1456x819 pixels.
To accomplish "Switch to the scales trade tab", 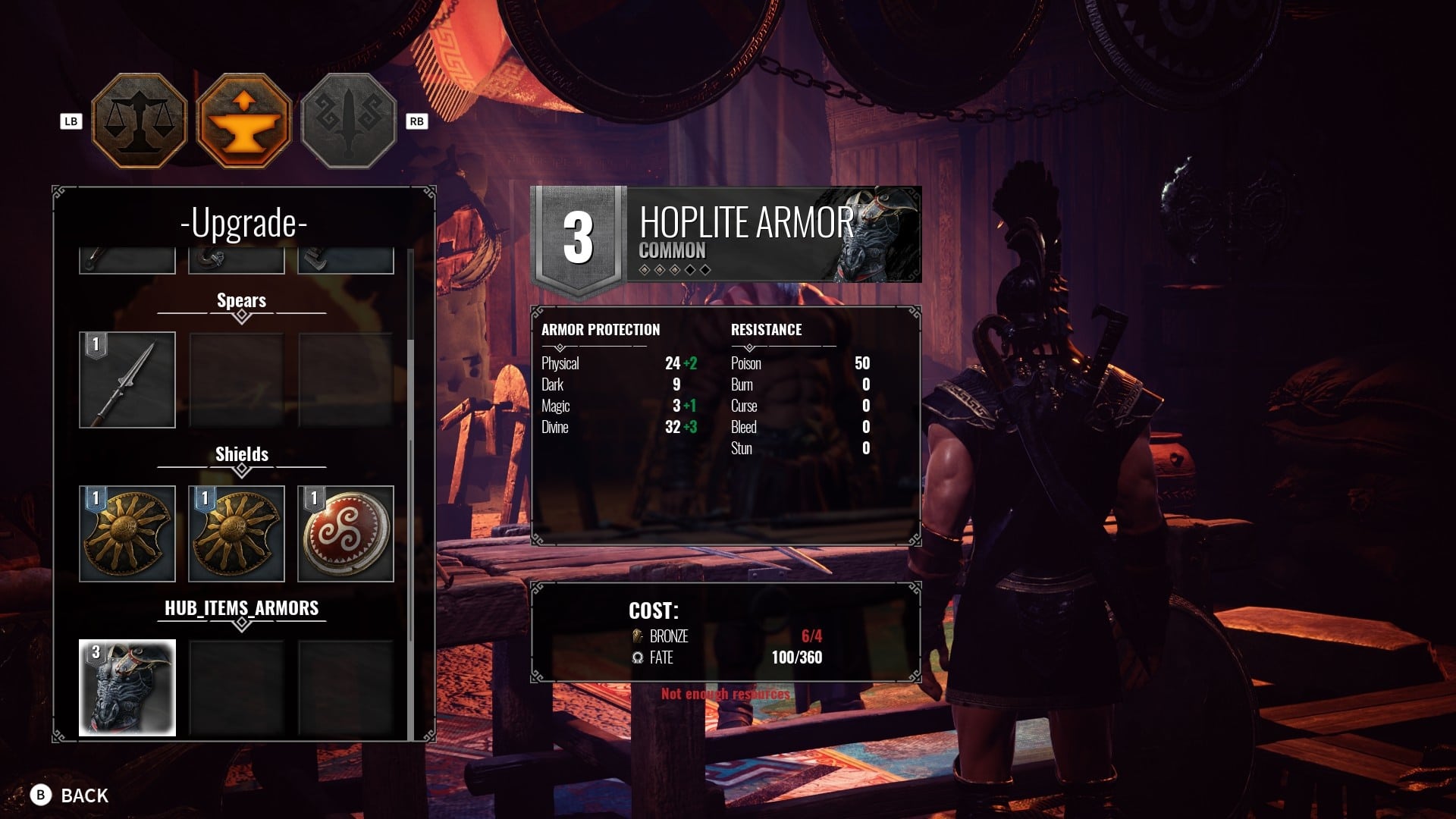I will tap(139, 121).
